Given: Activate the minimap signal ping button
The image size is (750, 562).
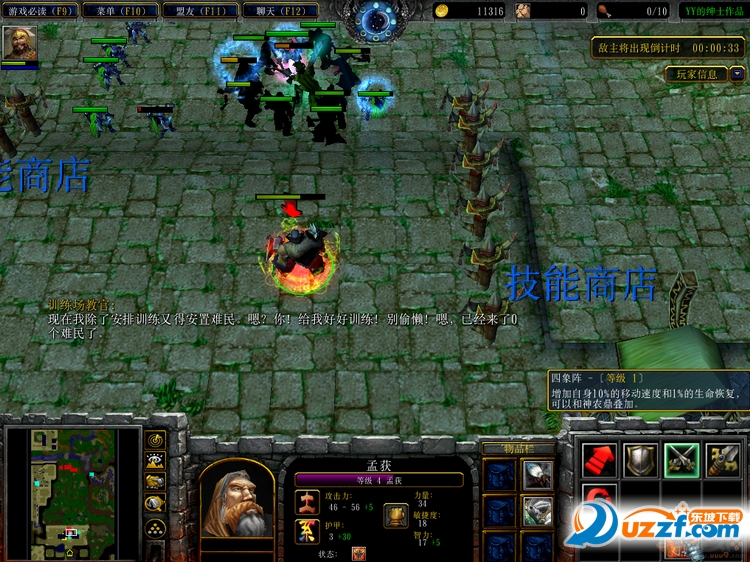Looking at the screenshot, I should click(x=156, y=439).
